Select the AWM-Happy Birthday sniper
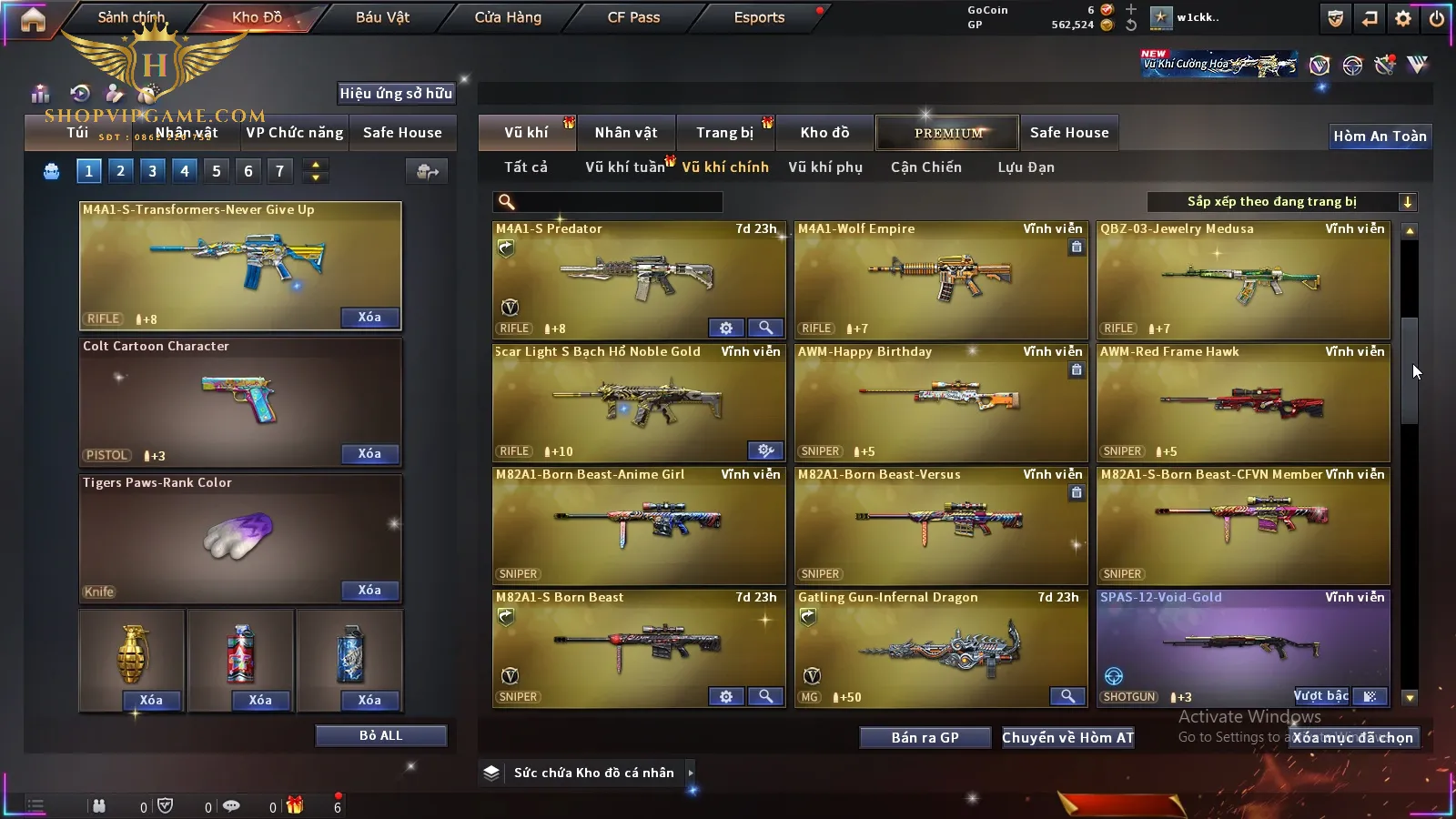 [x=940, y=402]
